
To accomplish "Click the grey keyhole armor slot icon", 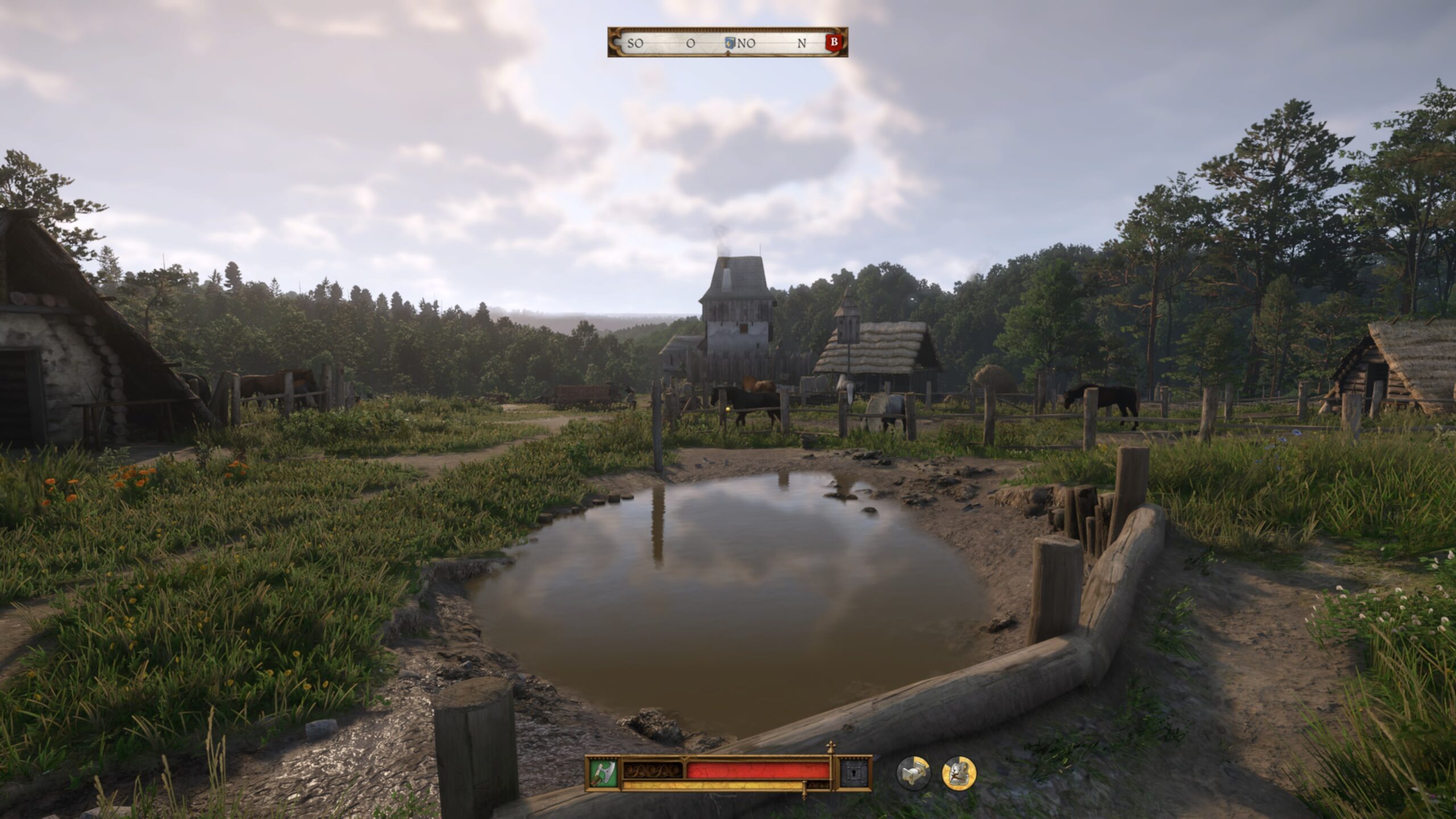I will click(x=855, y=772).
